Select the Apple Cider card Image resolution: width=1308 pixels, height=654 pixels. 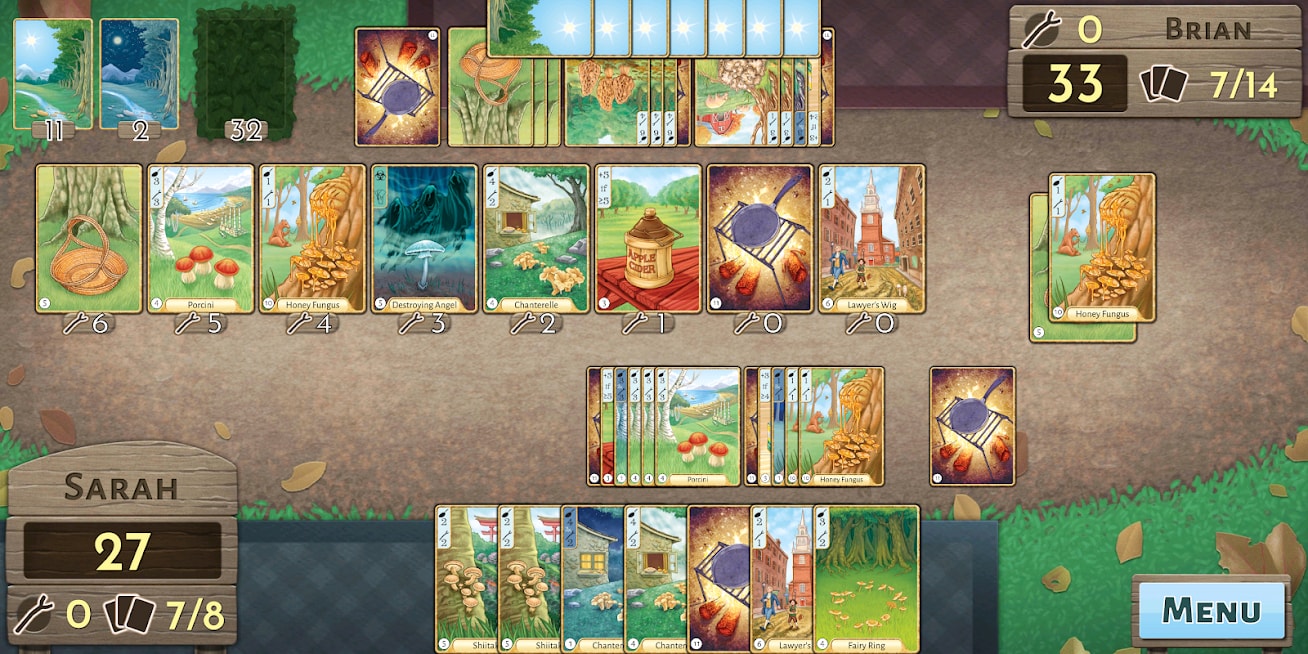pos(649,238)
